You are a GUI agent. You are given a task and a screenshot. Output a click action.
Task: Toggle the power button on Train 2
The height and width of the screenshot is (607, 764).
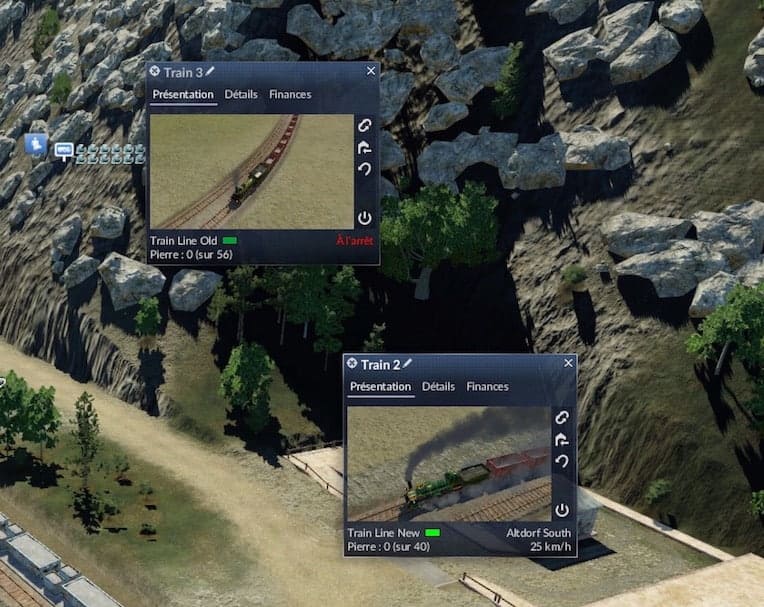click(x=562, y=510)
